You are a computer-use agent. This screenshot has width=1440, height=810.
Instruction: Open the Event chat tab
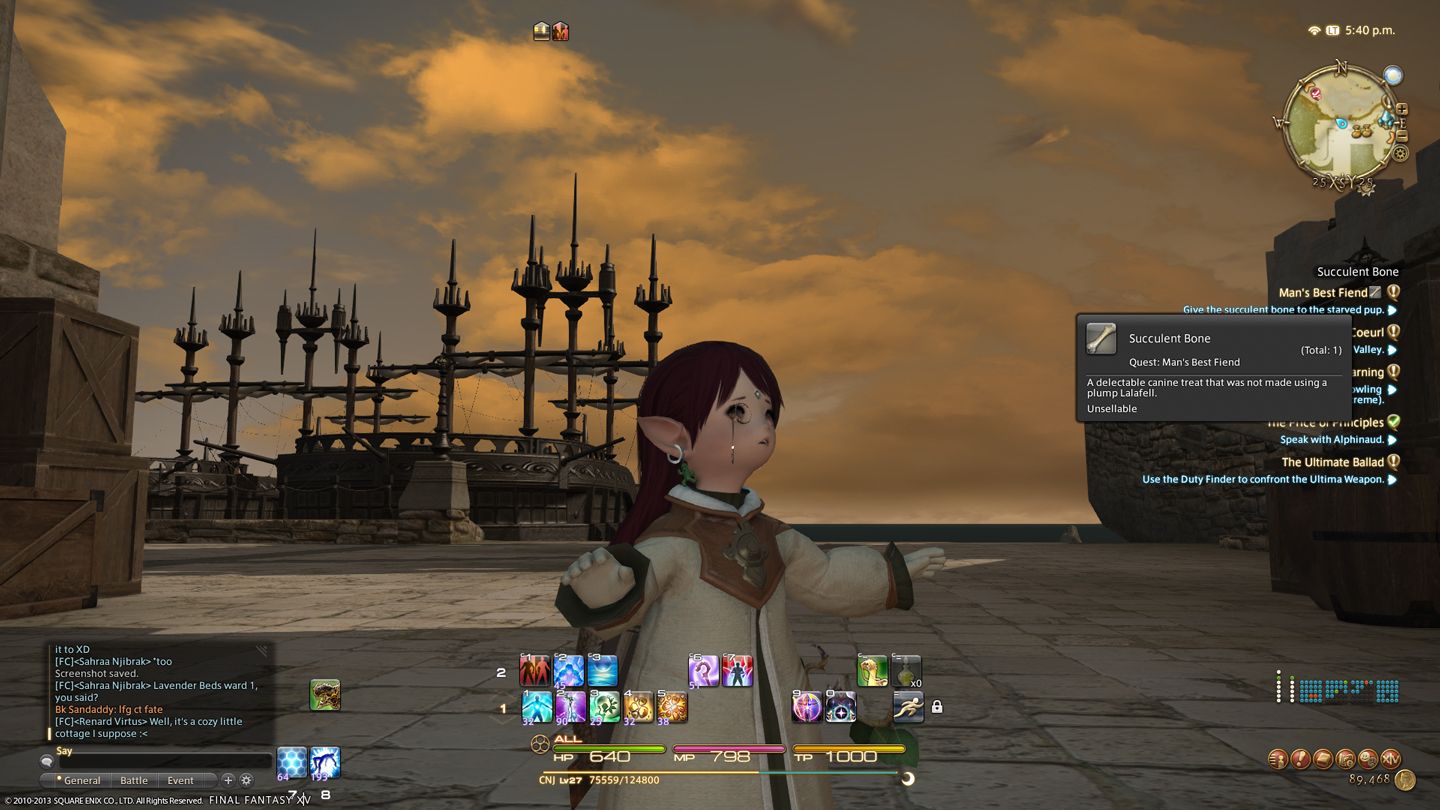pyautogui.click(x=181, y=780)
